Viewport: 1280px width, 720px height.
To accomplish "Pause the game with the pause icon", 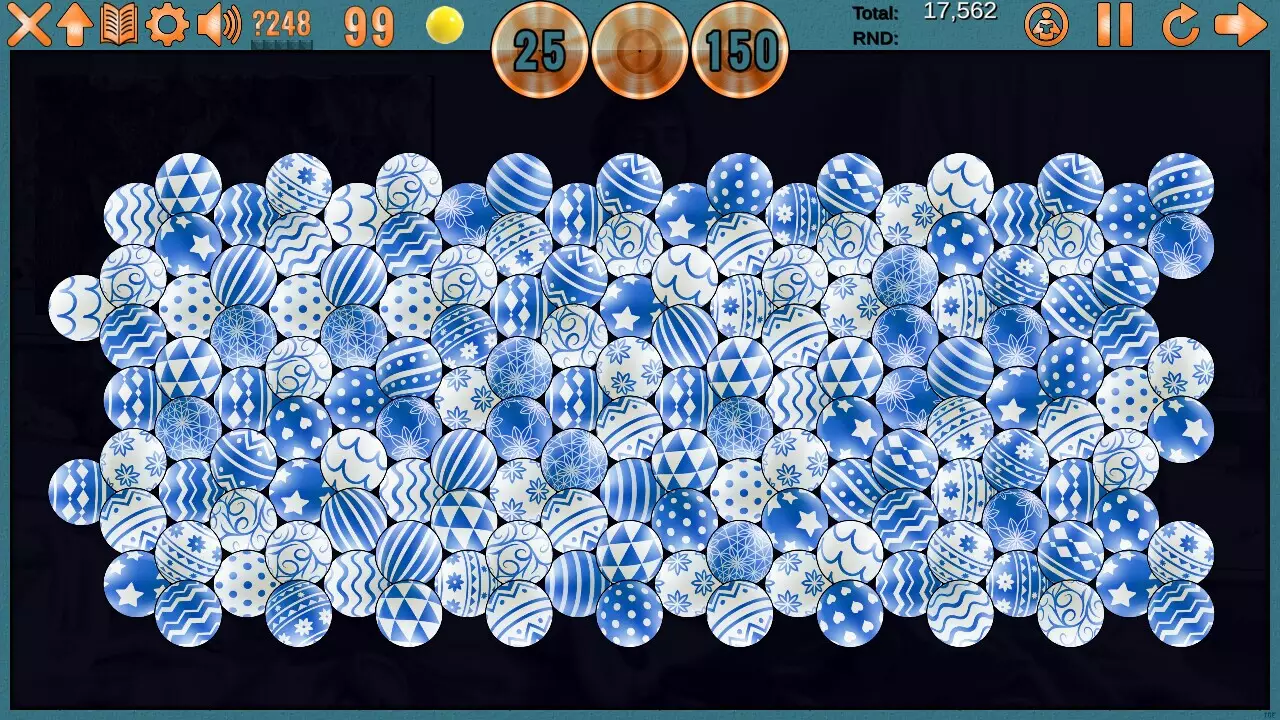I will pyautogui.click(x=1115, y=27).
